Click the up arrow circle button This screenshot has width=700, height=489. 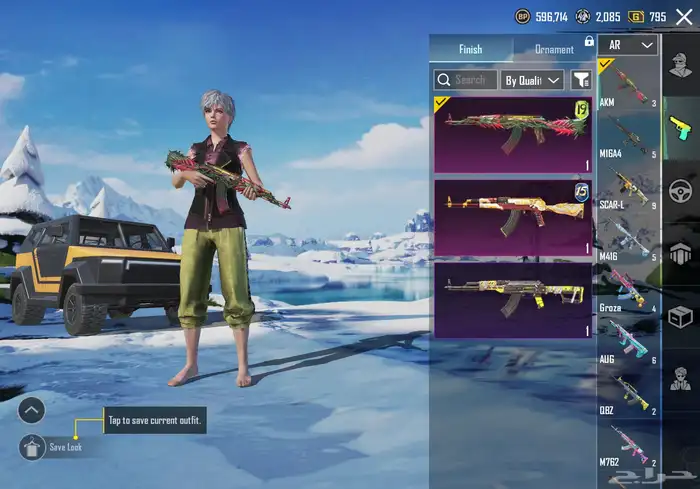click(32, 409)
